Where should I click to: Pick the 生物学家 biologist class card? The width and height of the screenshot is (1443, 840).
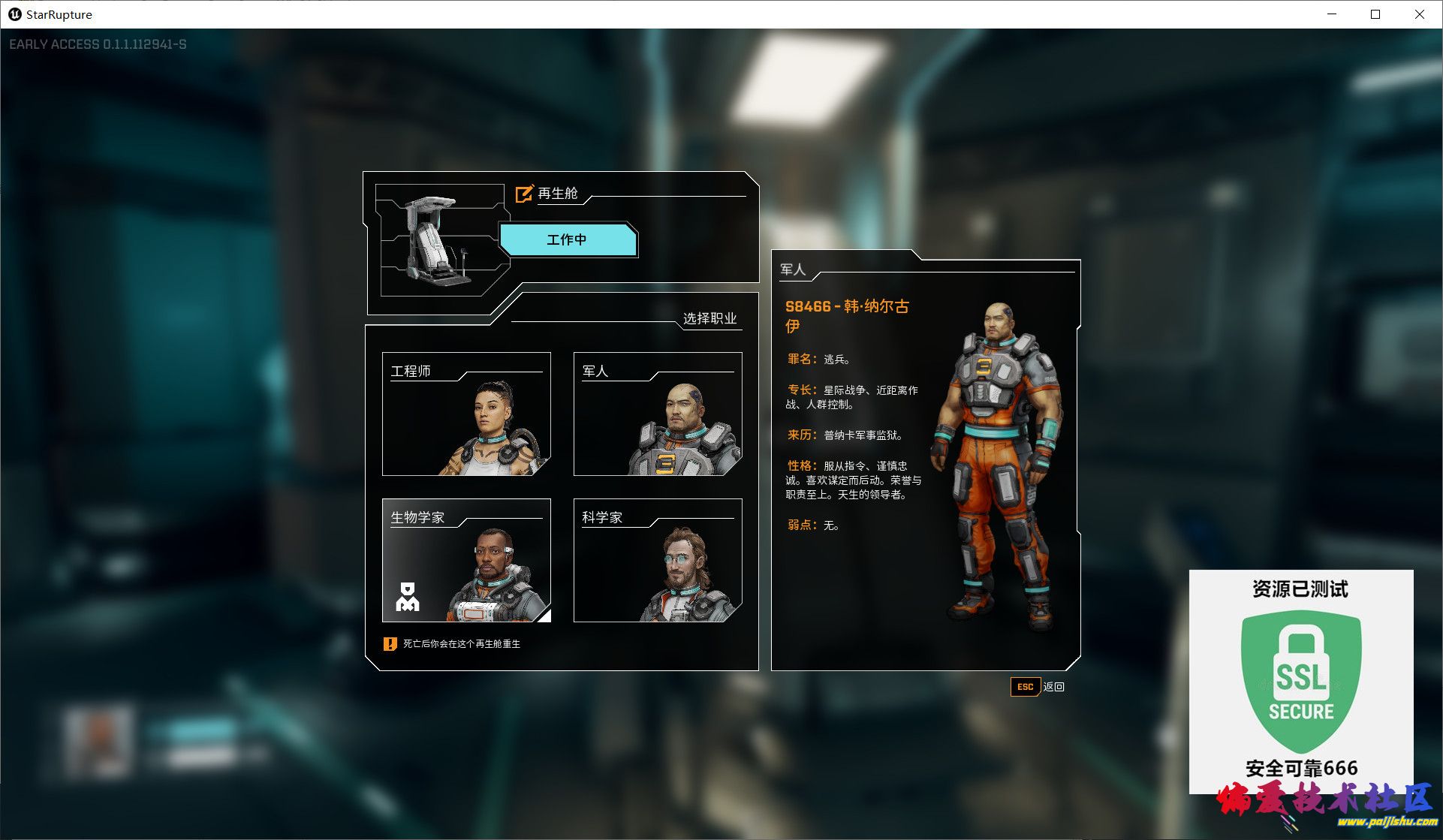tap(466, 560)
